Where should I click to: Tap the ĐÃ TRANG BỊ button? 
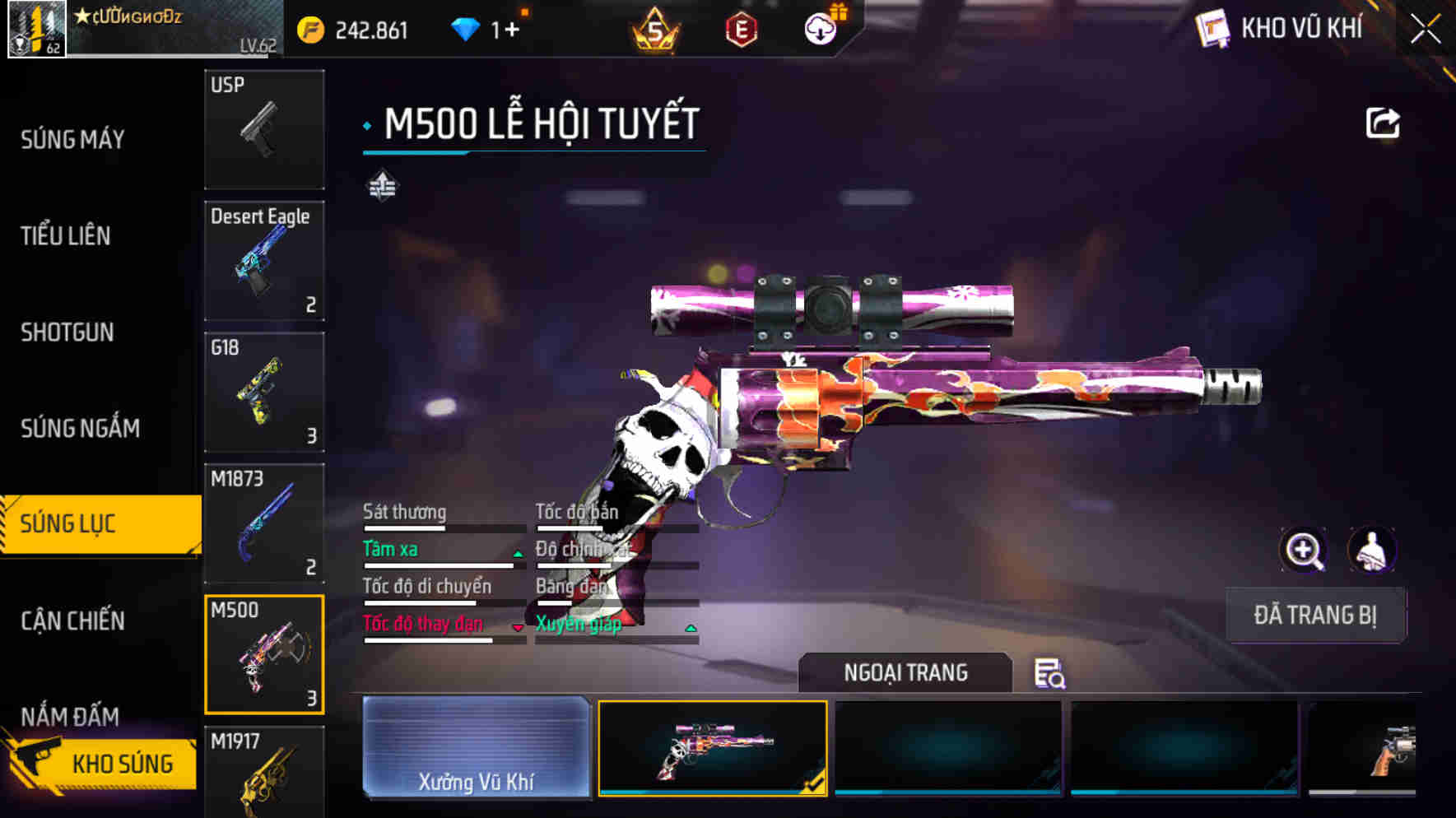1315,616
